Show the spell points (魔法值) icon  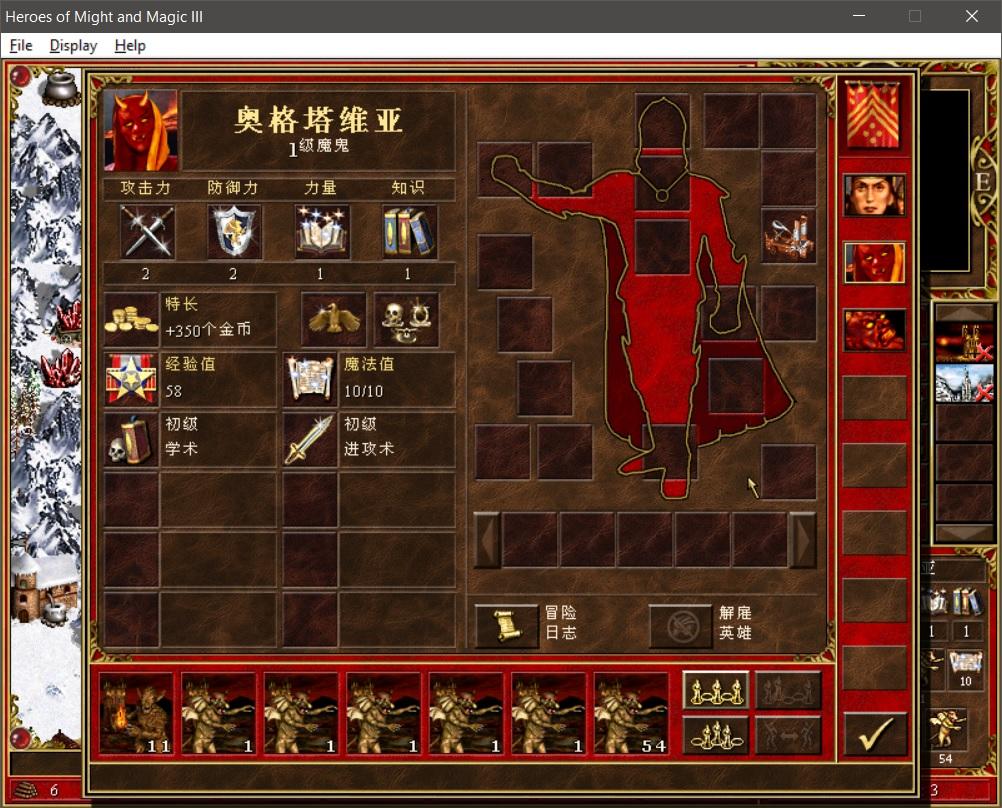click(309, 379)
